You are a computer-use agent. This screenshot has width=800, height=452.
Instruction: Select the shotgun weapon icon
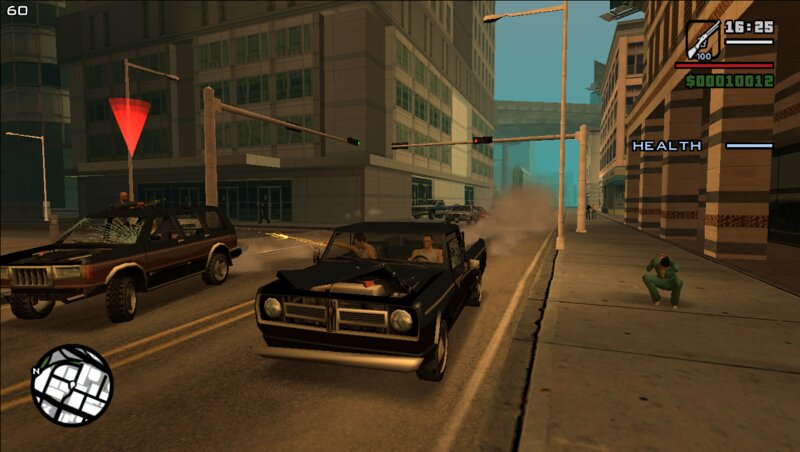point(702,41)
